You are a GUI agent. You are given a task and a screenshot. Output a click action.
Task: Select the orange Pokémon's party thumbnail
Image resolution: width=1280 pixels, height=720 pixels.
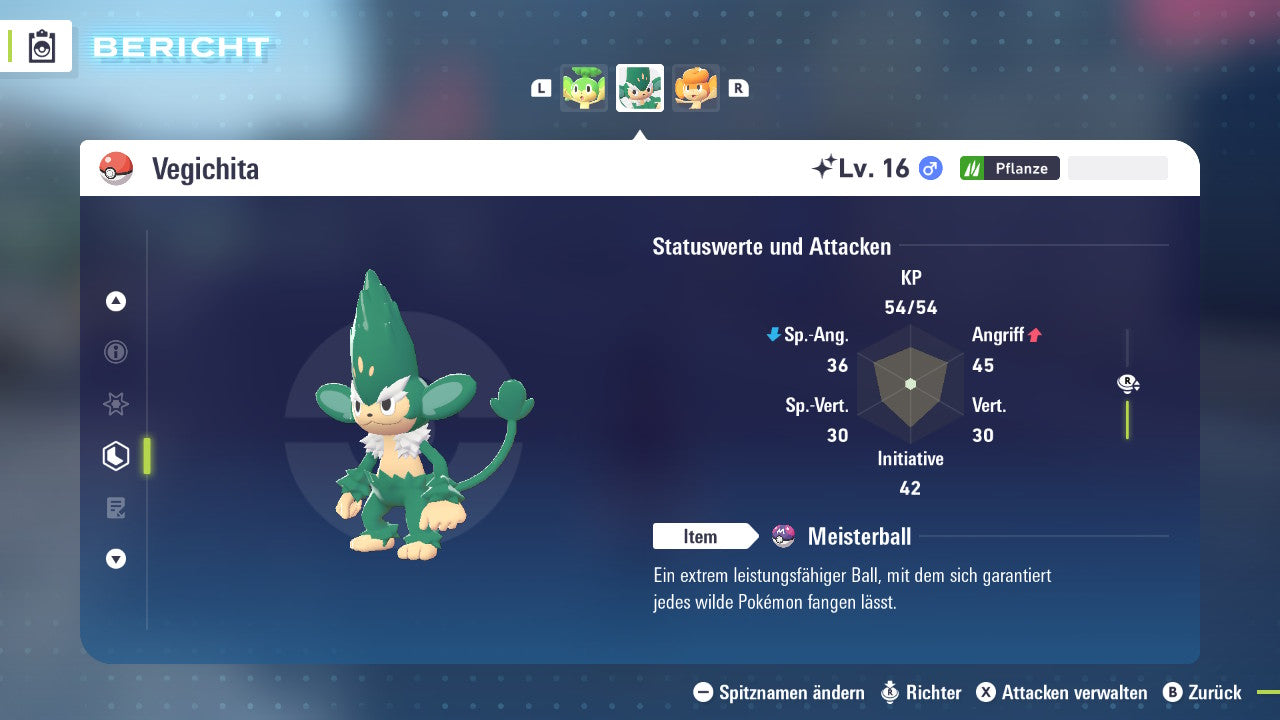(696, 88)
